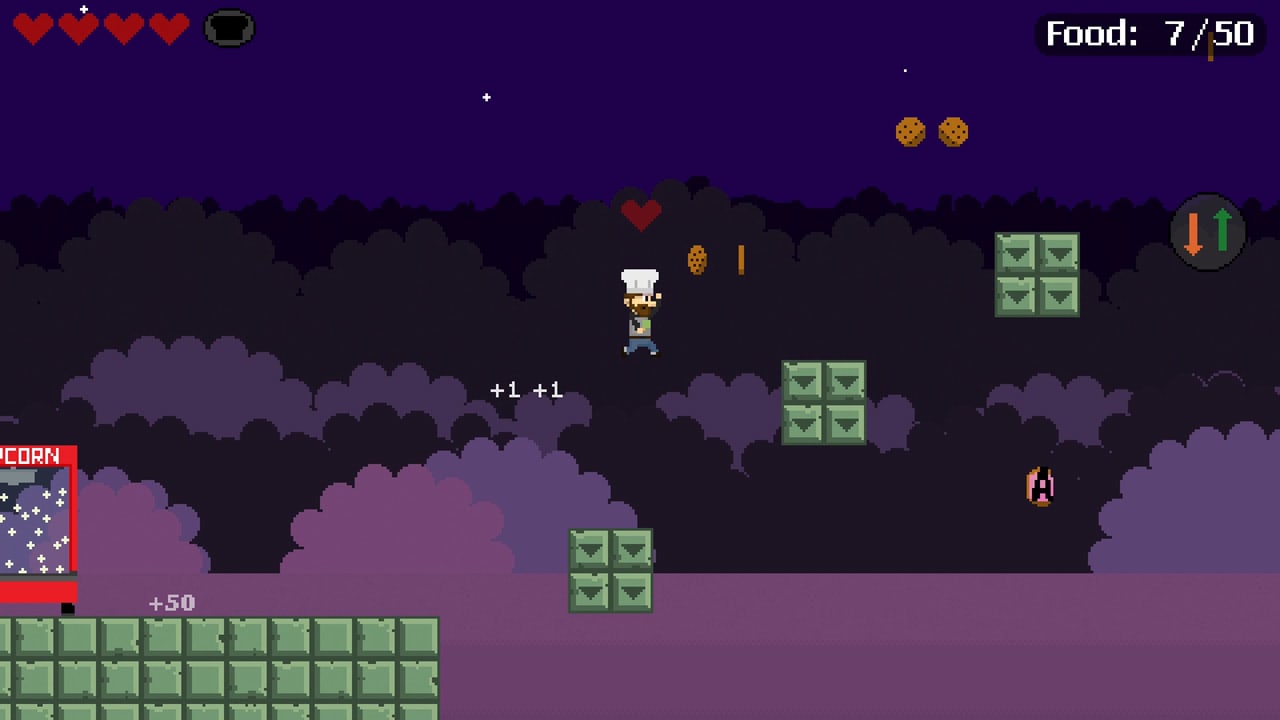
Task: Click the floating heart pickup above the player
Action: (641, 214)
